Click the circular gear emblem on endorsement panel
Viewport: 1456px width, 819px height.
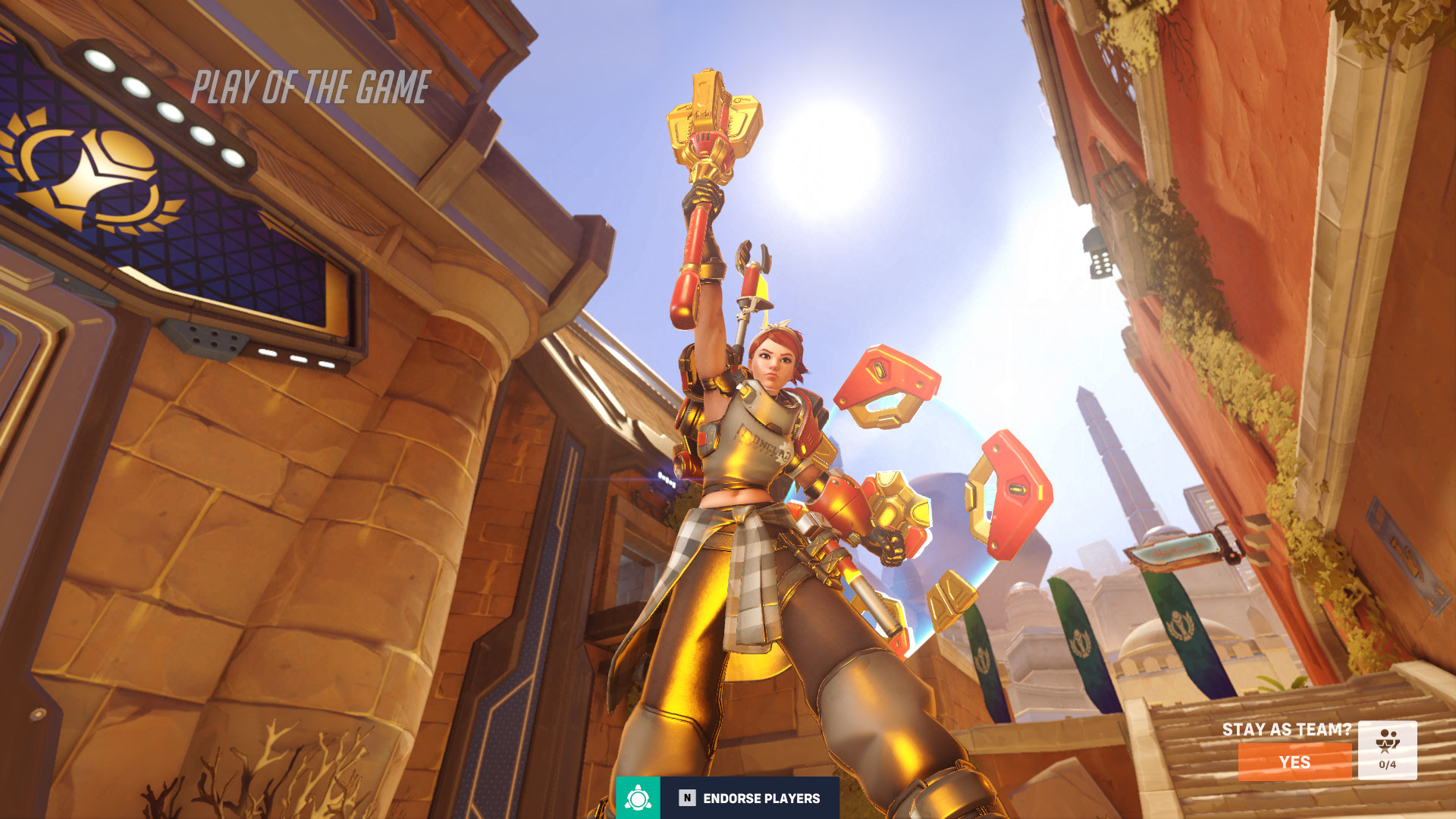(638, 798)
